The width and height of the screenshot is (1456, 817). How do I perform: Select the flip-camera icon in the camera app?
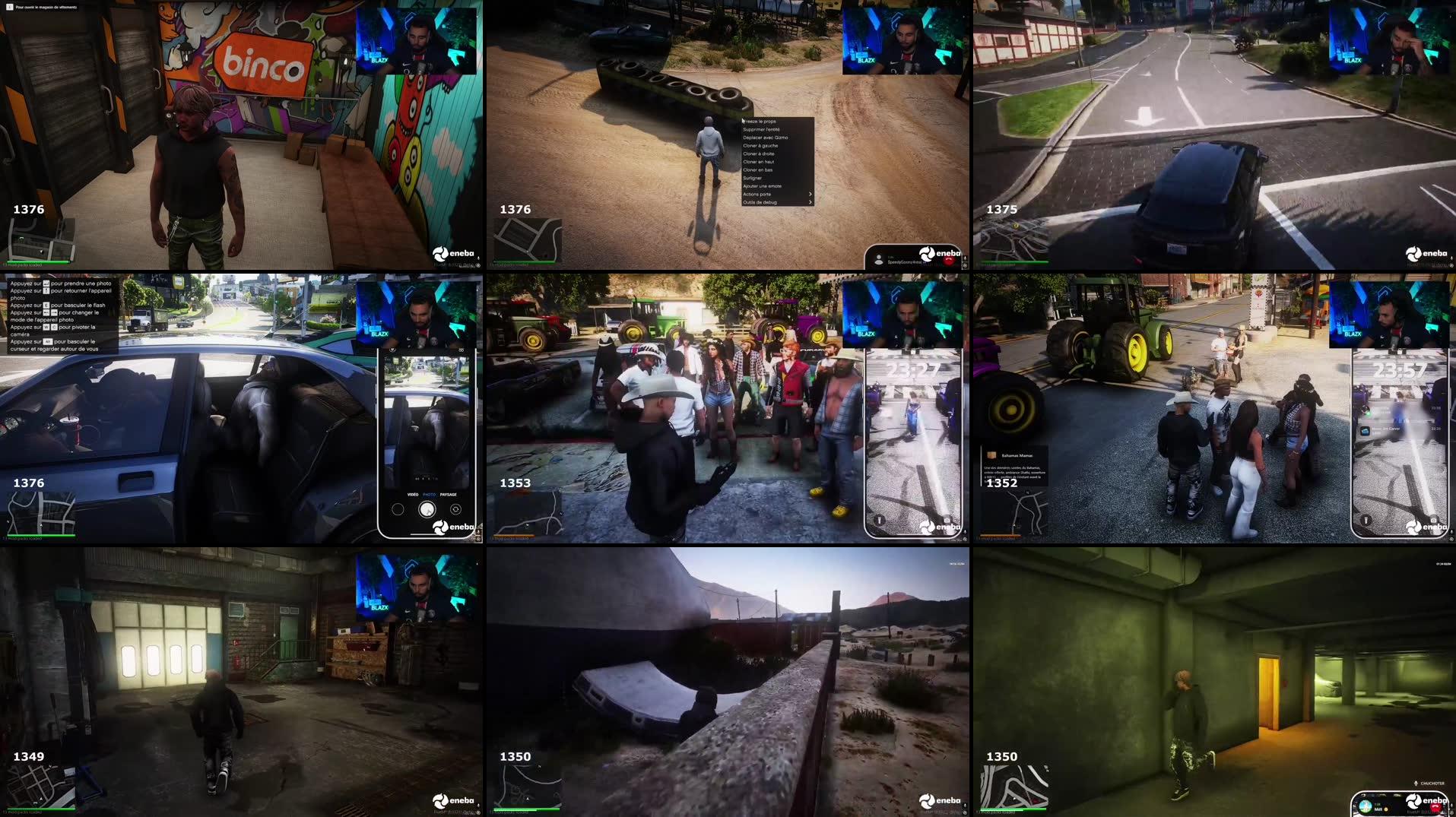click(455, 509)
